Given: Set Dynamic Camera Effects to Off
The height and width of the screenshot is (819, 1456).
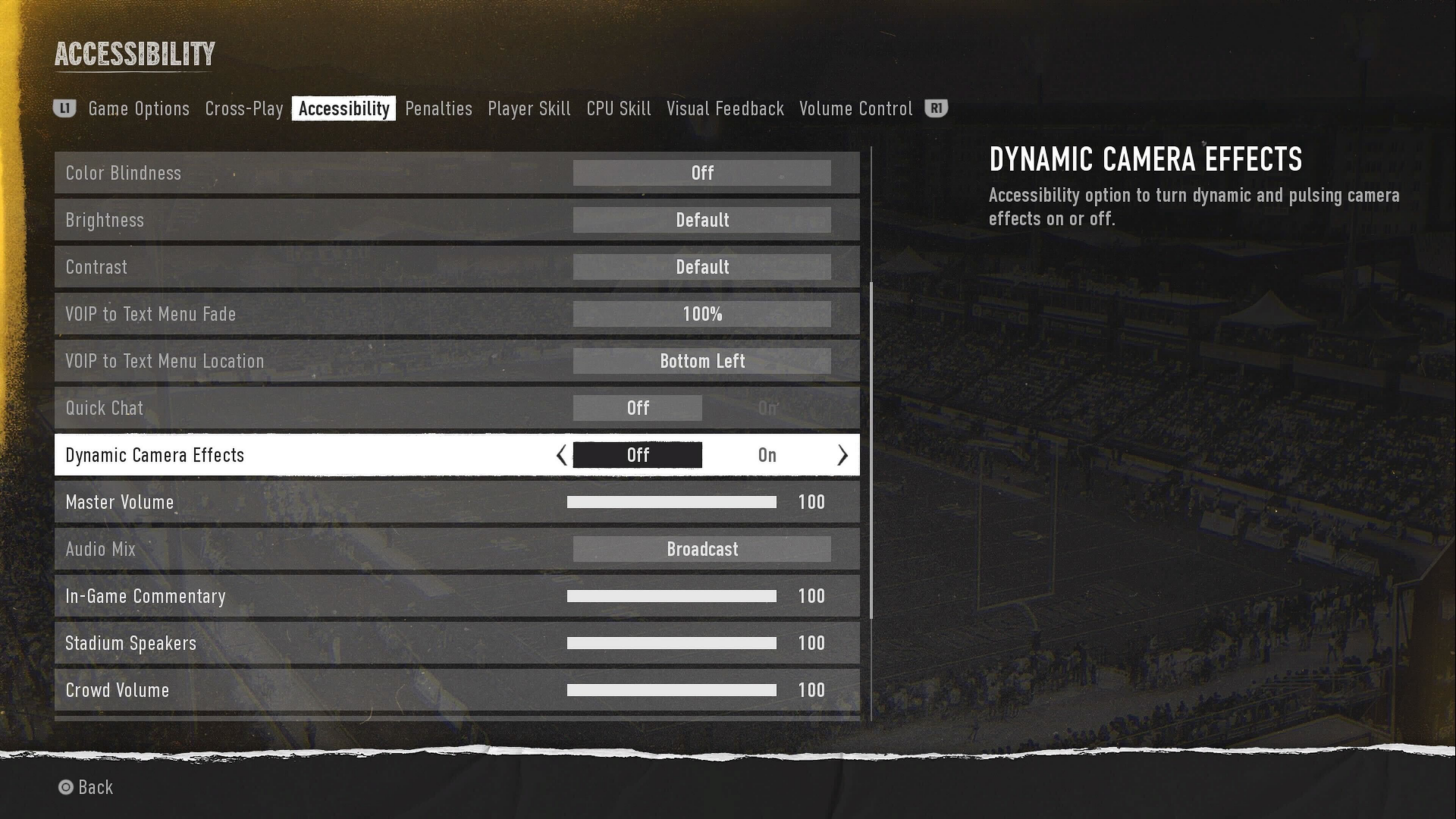Looking at the screenshot, I should tap(637, 455).
